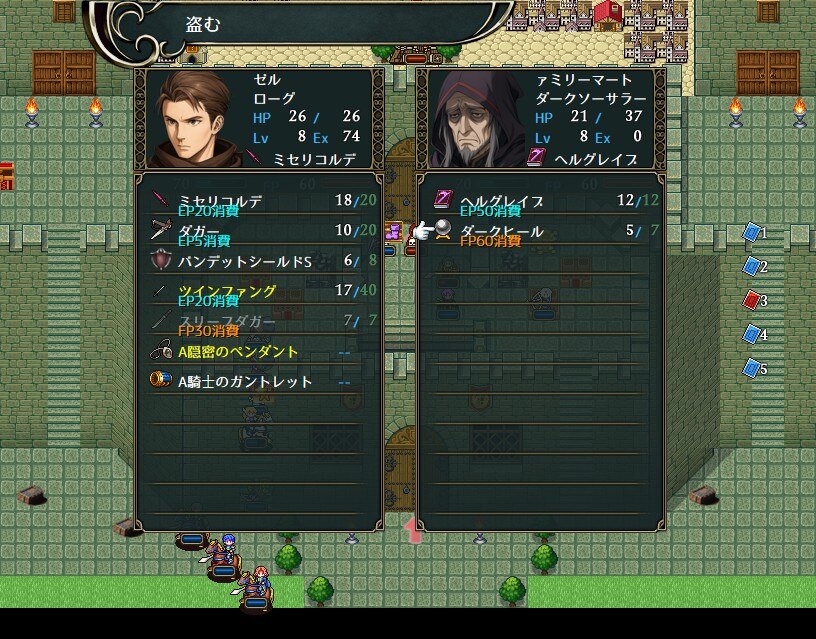The image size is (816, 639).
Task: Select the blue card icon numbered 2
Action: click(x=752, y=266)
